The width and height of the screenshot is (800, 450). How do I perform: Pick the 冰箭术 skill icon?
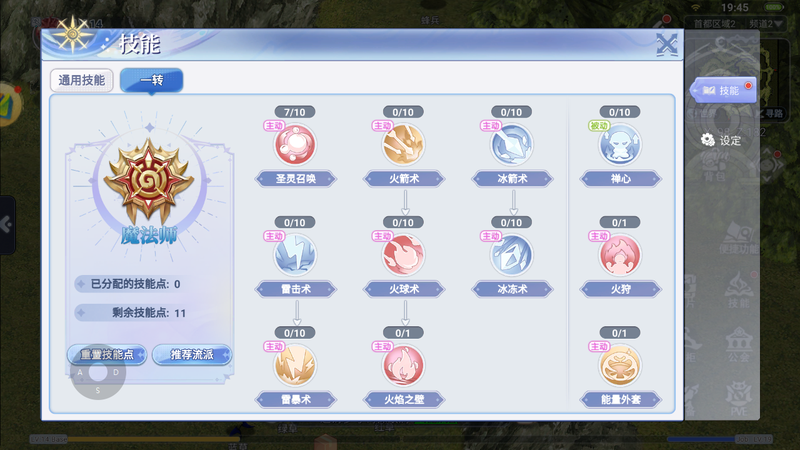click(x=511, y=145)
